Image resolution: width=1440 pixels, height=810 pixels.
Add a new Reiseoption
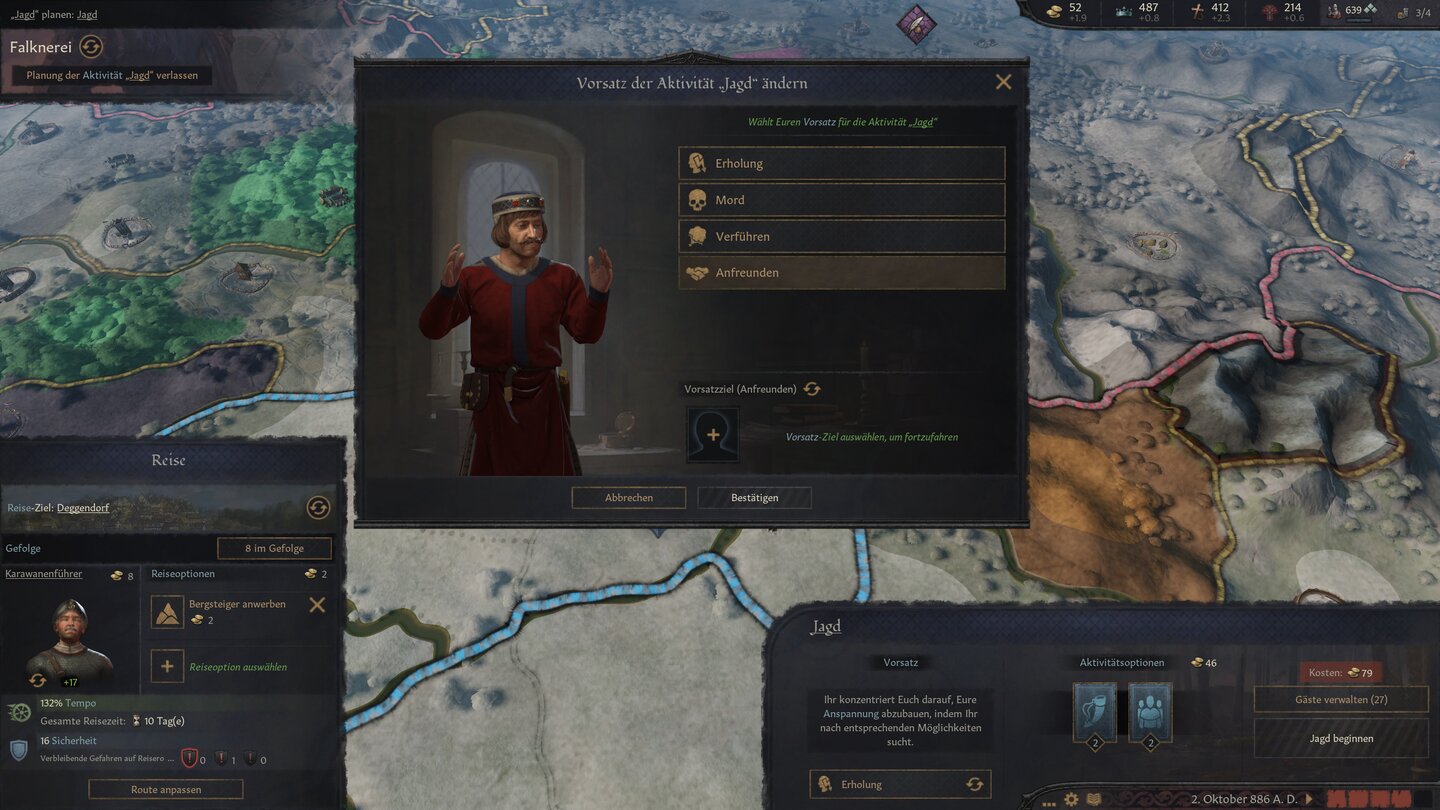pyautogui.click(x=167, y=666)
